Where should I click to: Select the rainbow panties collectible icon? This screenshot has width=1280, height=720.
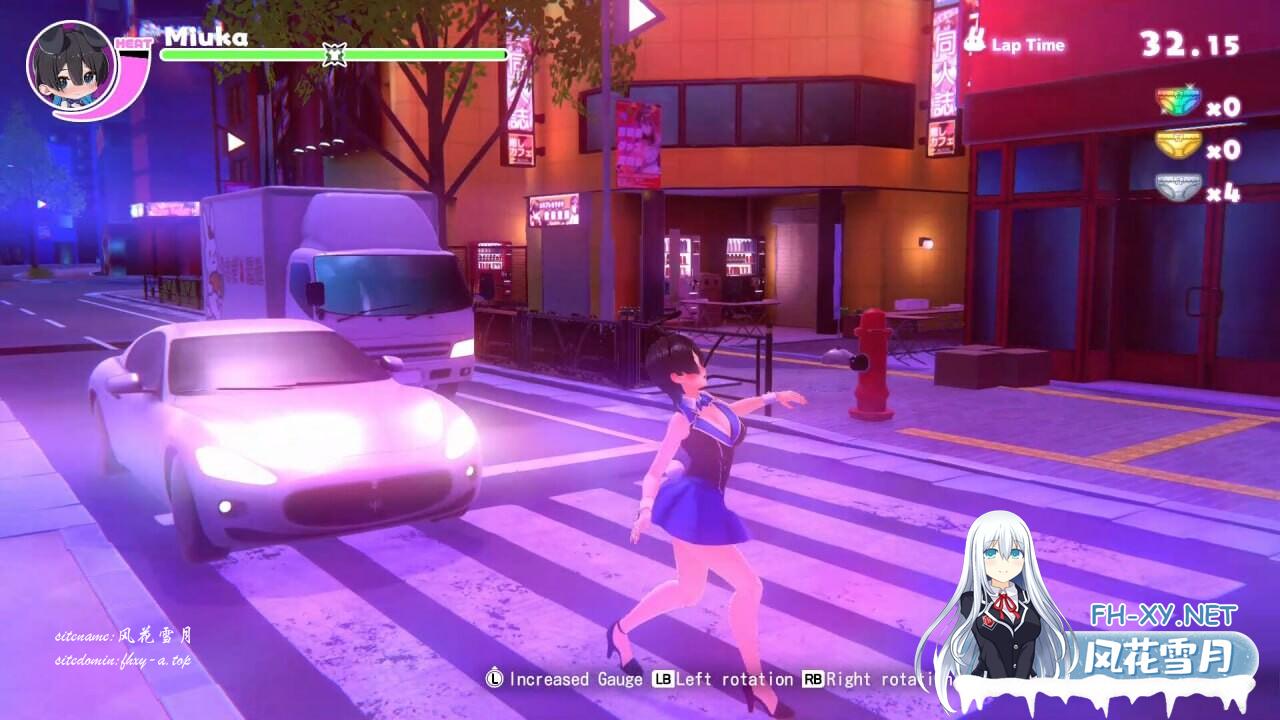[x=1177, y=103]
